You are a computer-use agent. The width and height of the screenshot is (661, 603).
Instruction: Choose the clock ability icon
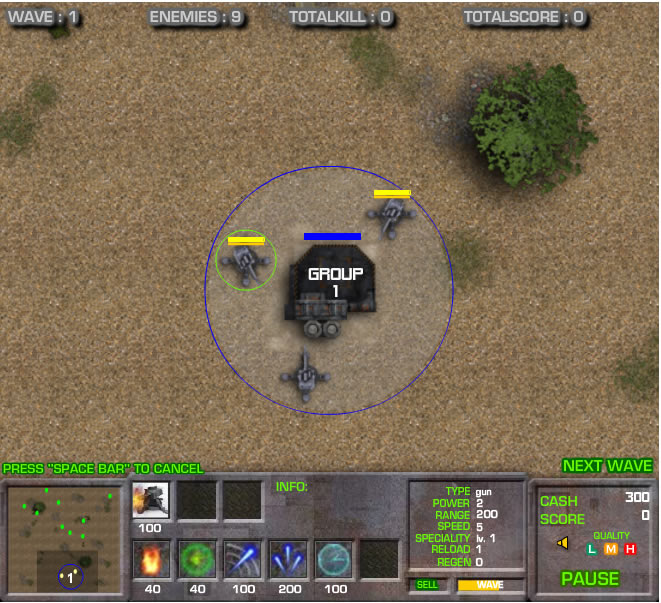coord(334,560)
